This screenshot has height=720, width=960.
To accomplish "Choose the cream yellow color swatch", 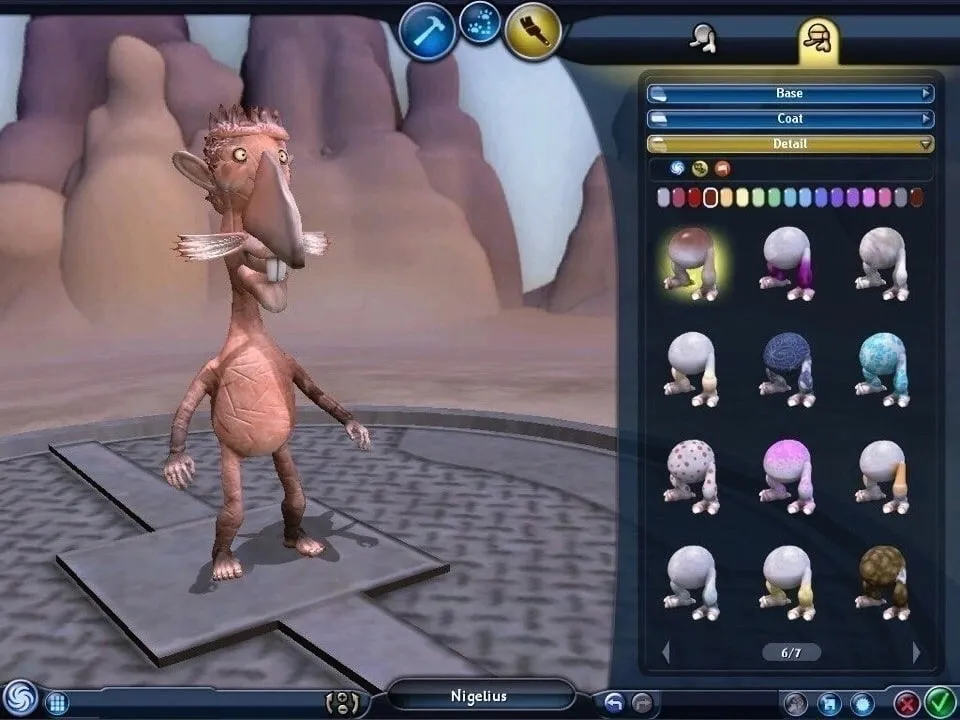I will coord(743,197).
